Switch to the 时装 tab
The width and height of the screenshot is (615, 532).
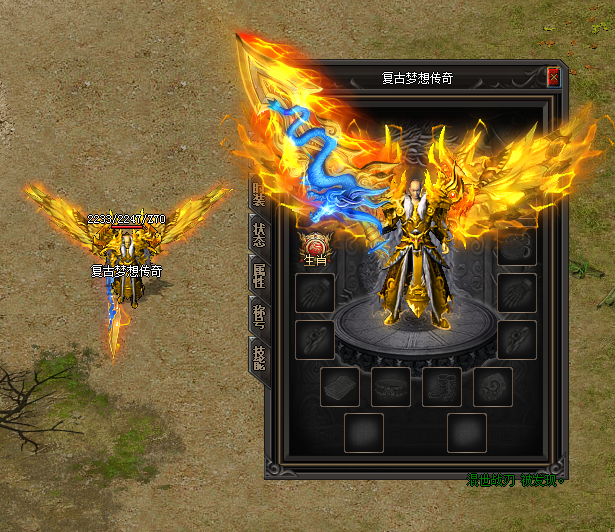tap(258, 193)
